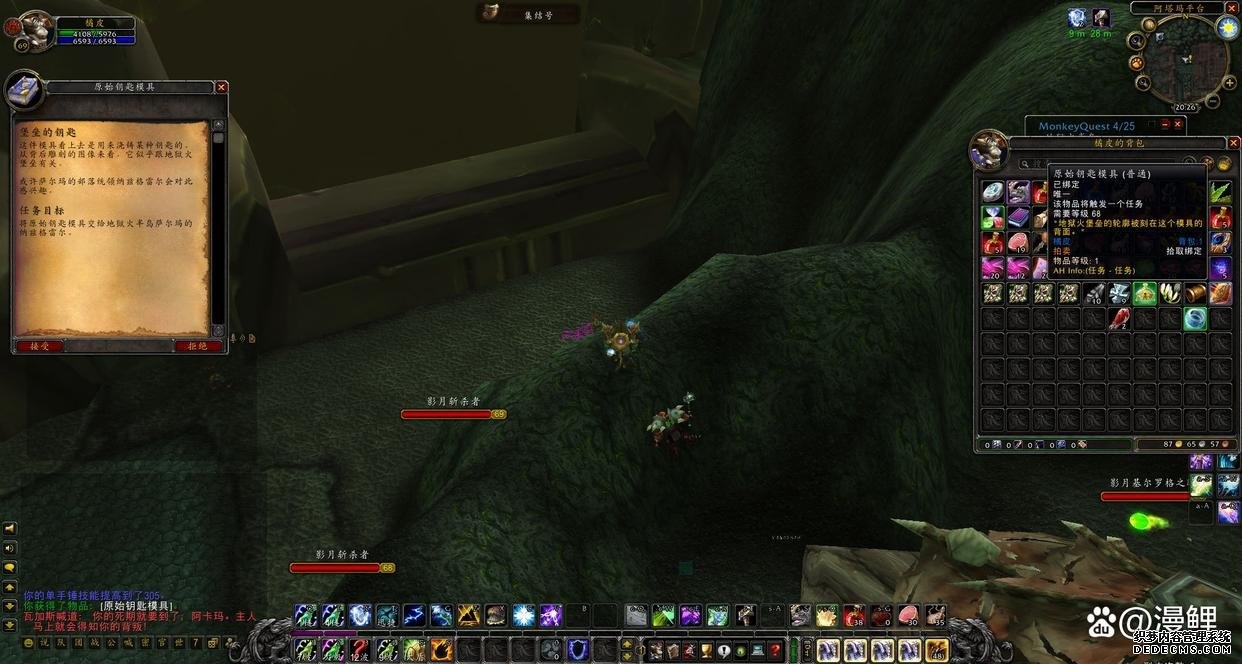The width and height of the screenshot is (1242, 664).
Task: Open the paw-print tracking icon by the minimap
Action: pos(1137,63)
